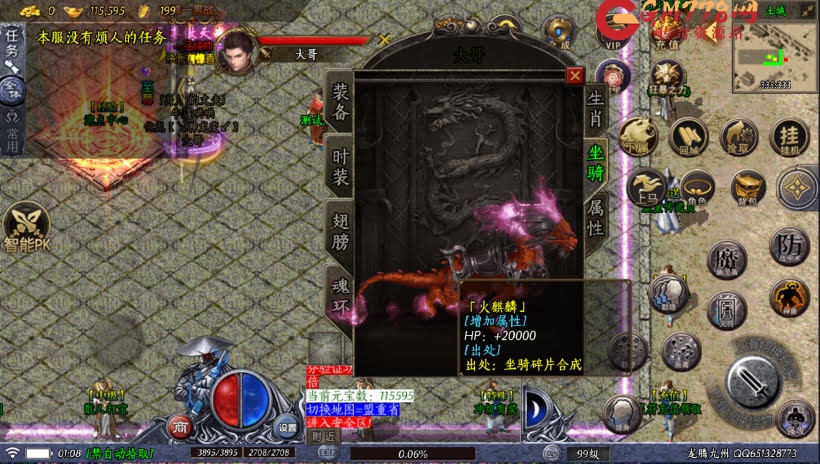Switch to the 魂环 soul ring tab
Image resolution: width=820 pixels, height=464 pixels.
point(341,292)
